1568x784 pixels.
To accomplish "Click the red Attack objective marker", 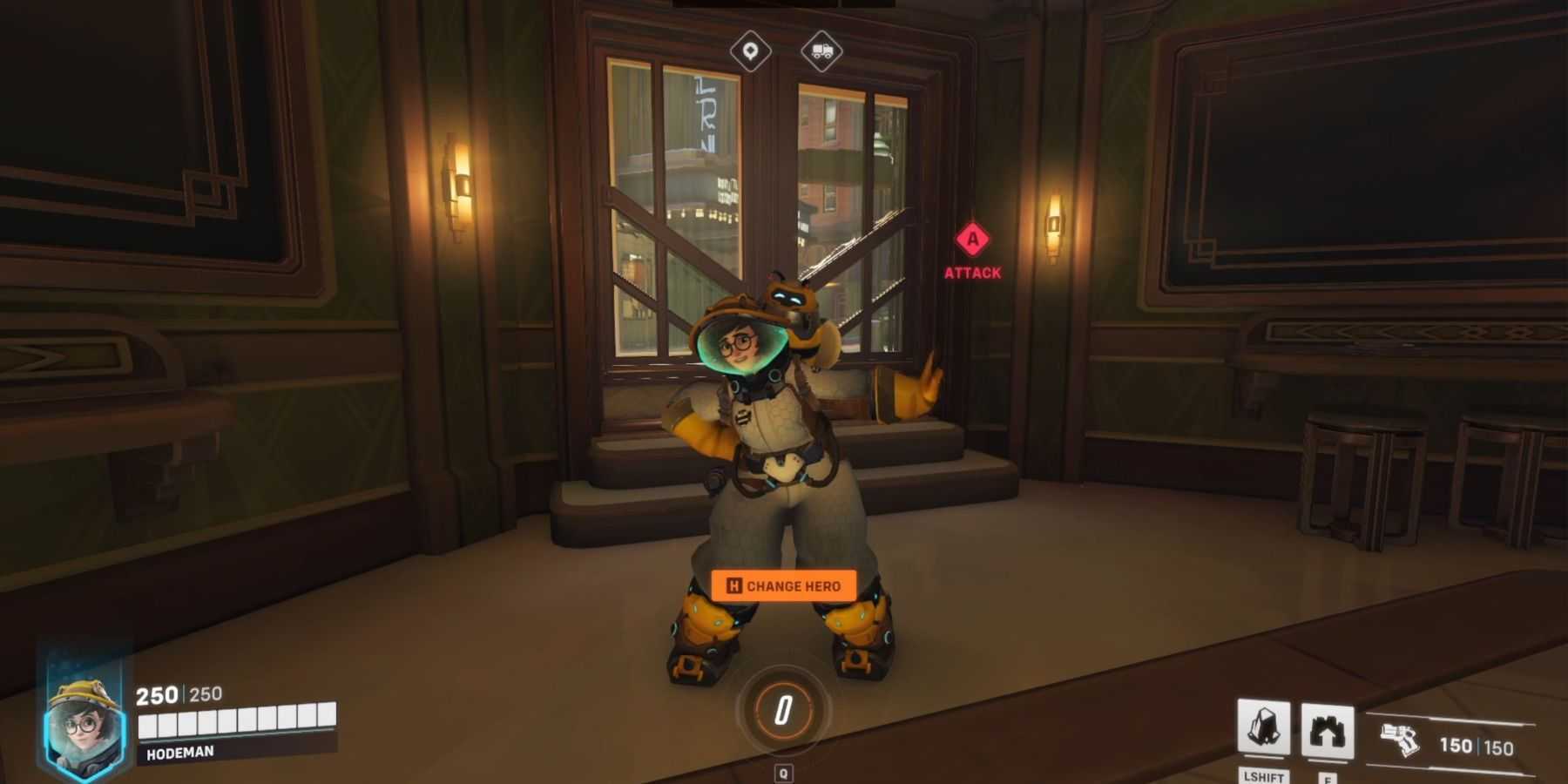I will (x=972, y=240).
